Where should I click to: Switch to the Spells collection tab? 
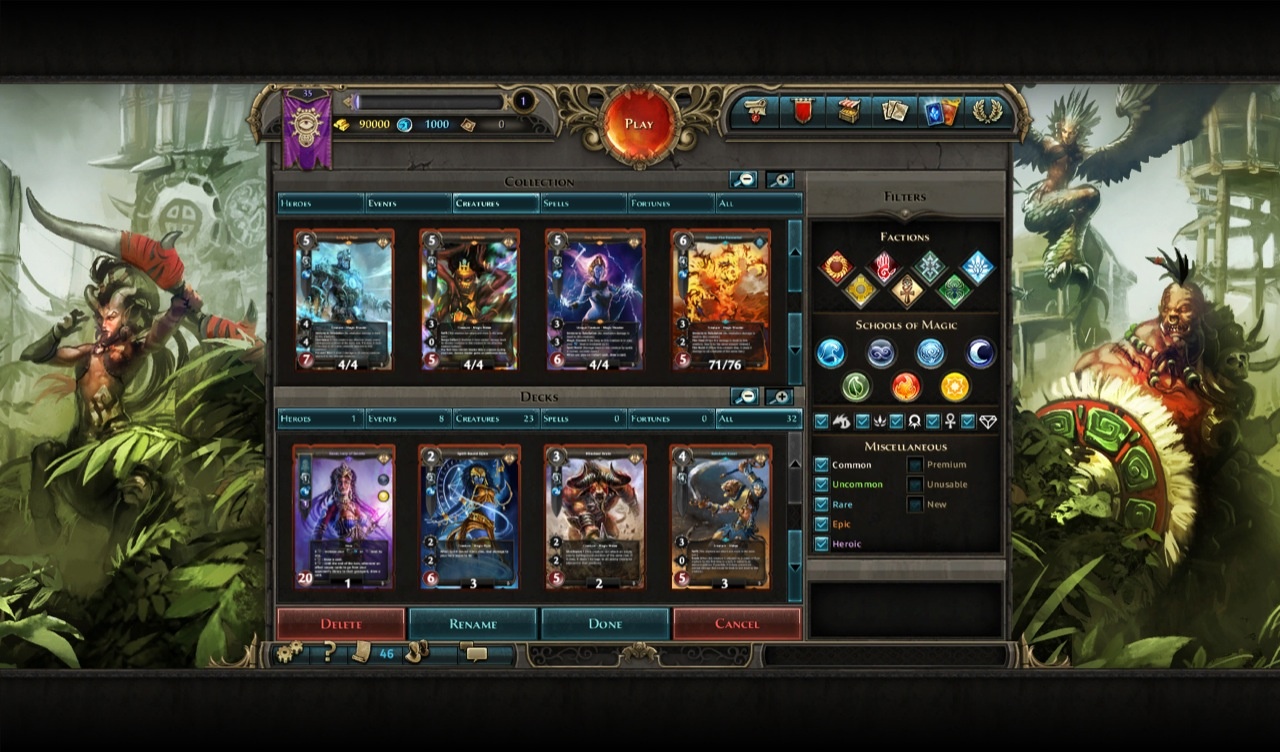point(582,202)
